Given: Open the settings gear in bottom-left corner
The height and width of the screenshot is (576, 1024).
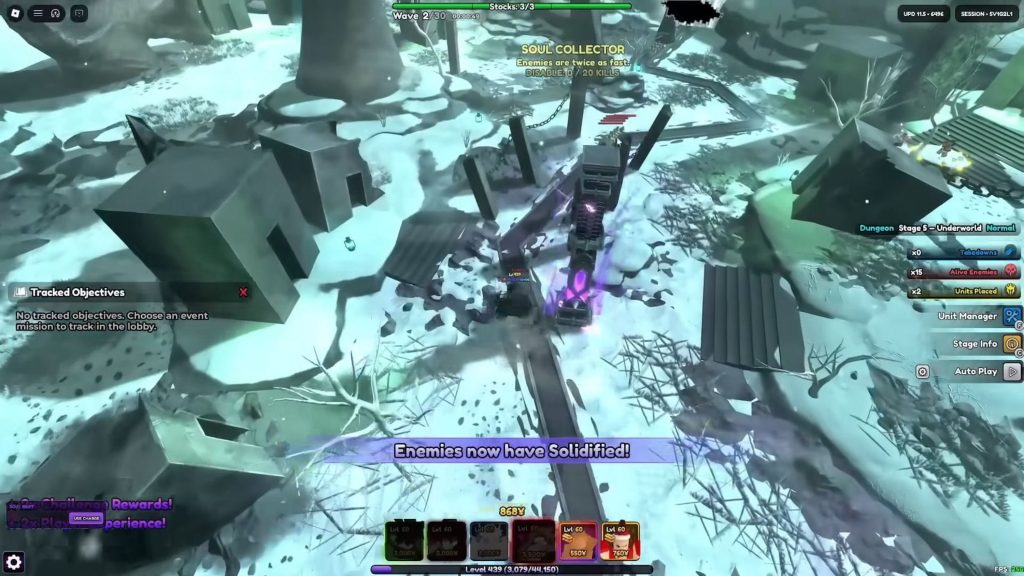Looking at the screenshot, I should click(14, 562).
